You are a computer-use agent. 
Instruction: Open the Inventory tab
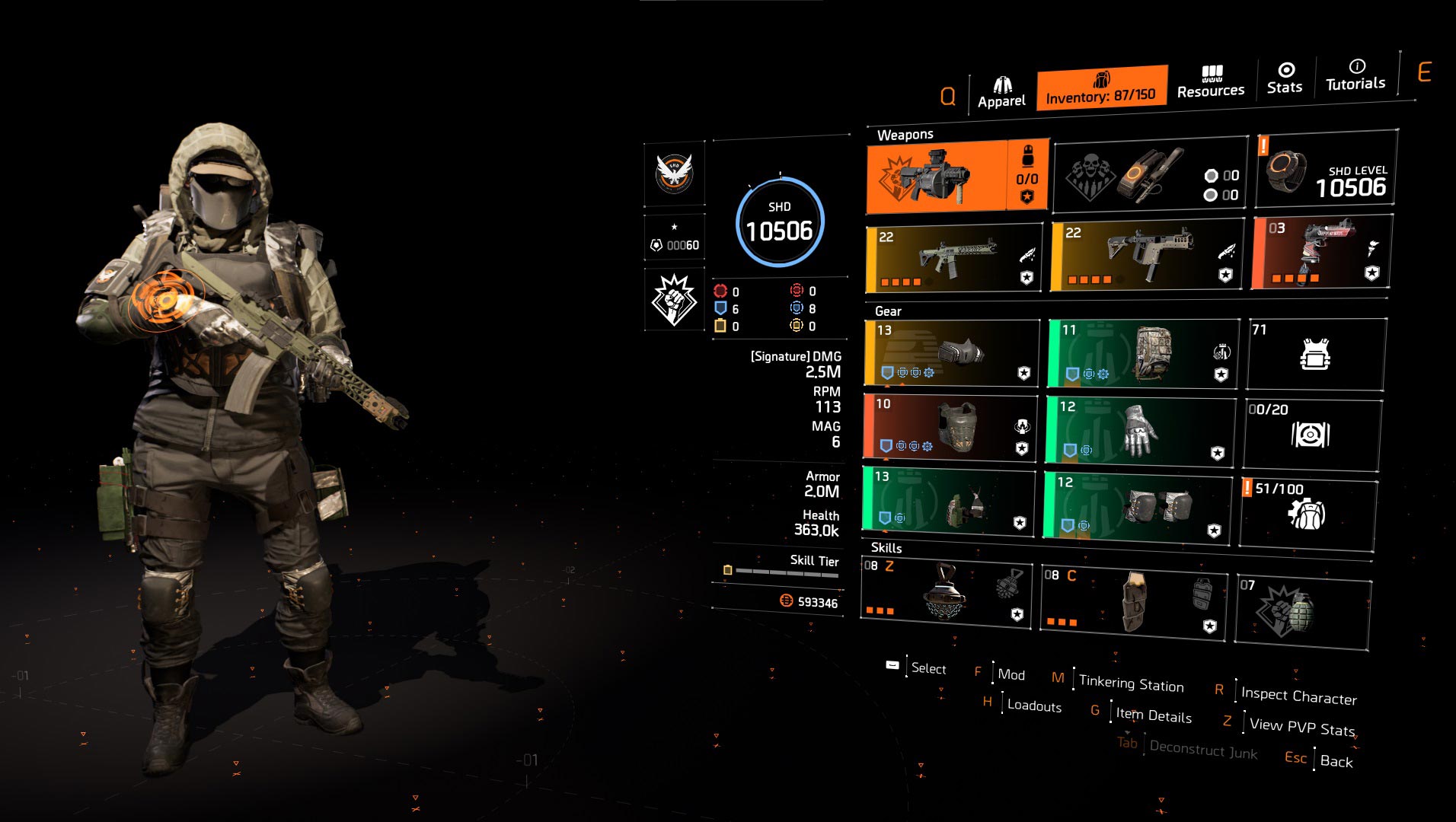tap(1100, 88)
